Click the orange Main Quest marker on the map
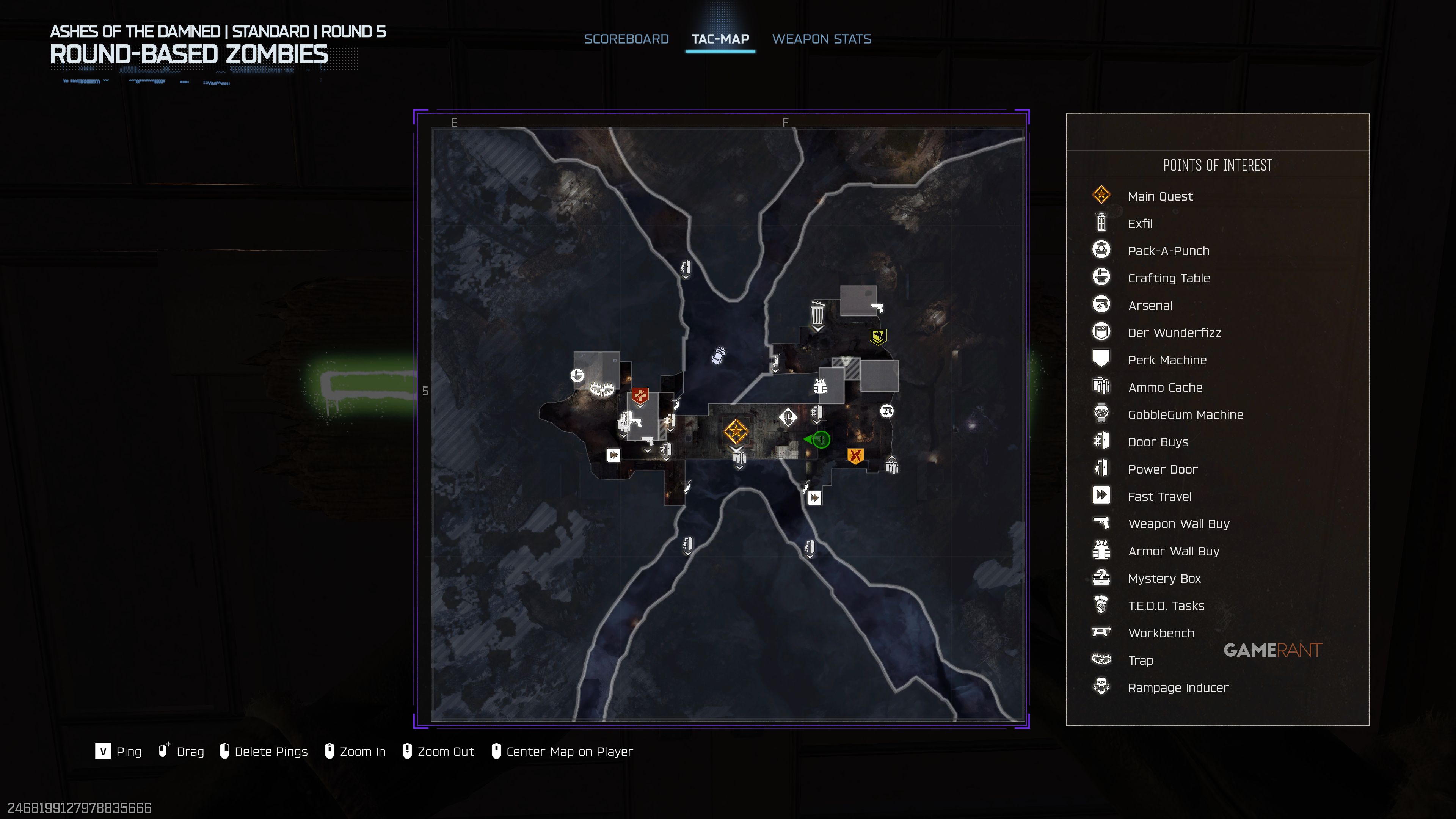1456x819 pixels. pos(736,432)
